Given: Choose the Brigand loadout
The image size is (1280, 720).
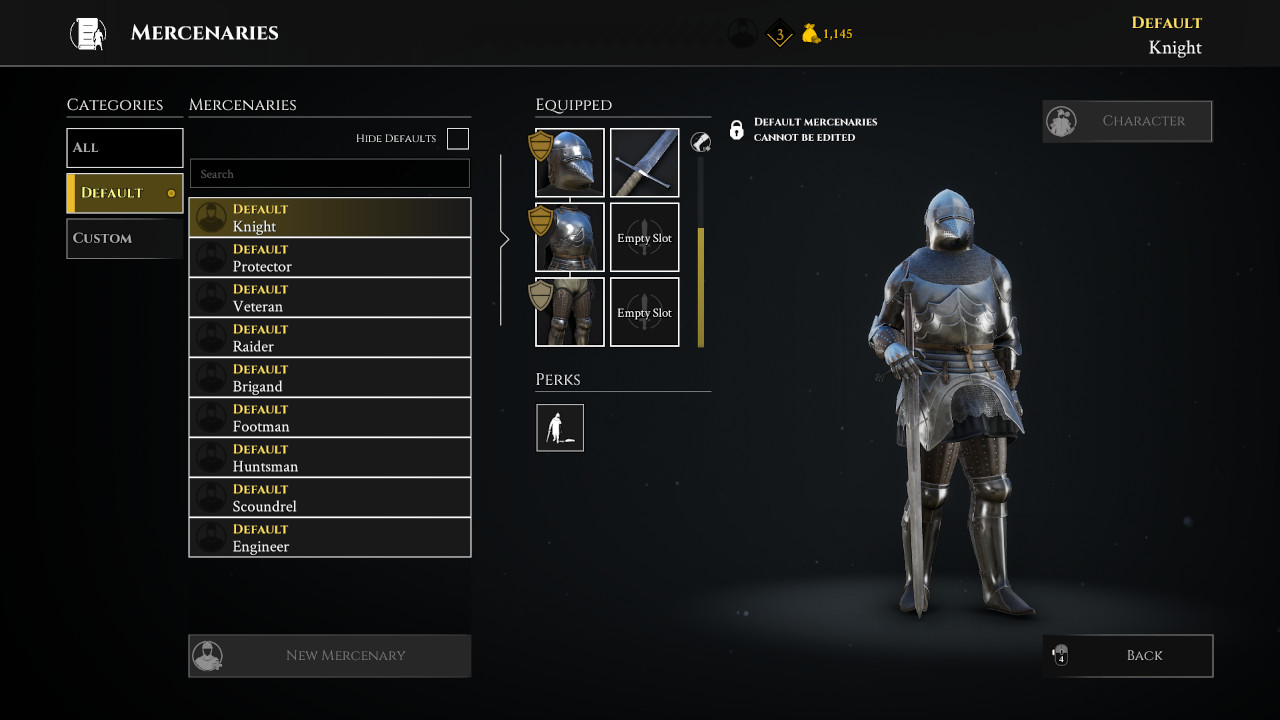Looking at the screenshot, I should pos(330,378).
